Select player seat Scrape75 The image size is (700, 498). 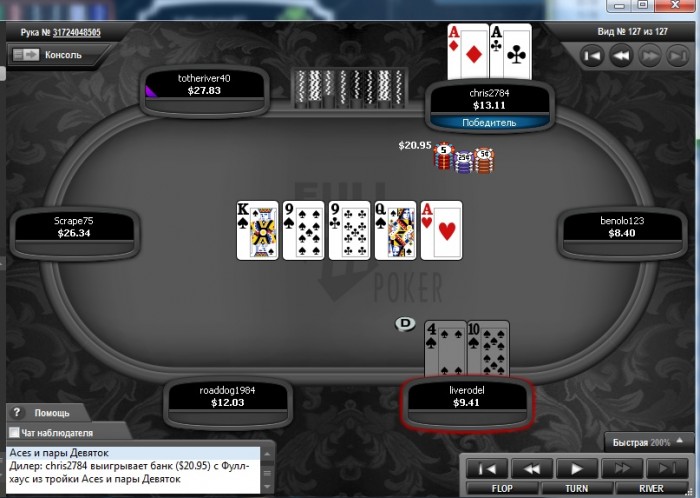[72, 227]
